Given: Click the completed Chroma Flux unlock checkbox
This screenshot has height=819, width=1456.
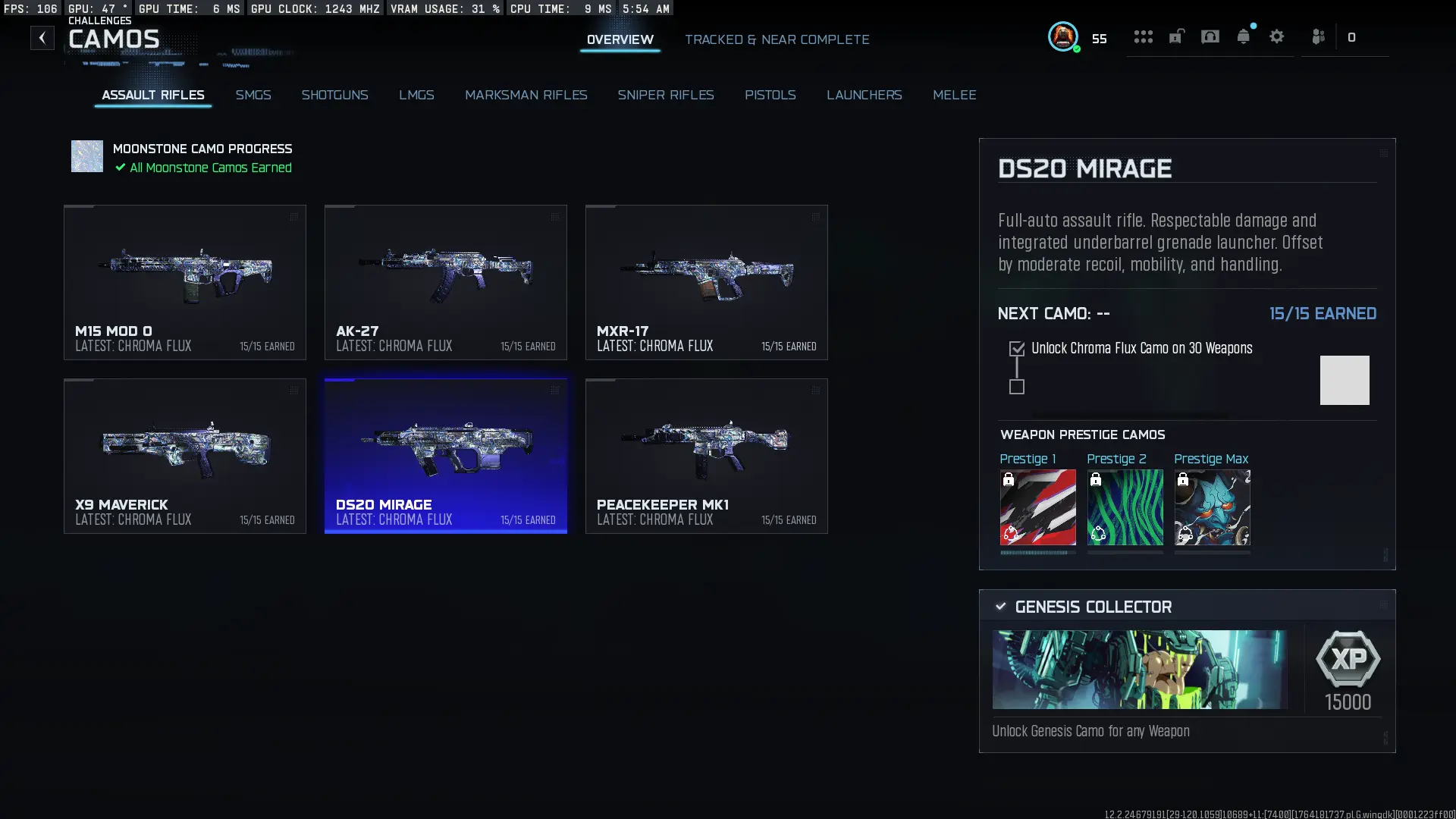Looking at the screenshot, I should pos(1017,347).
